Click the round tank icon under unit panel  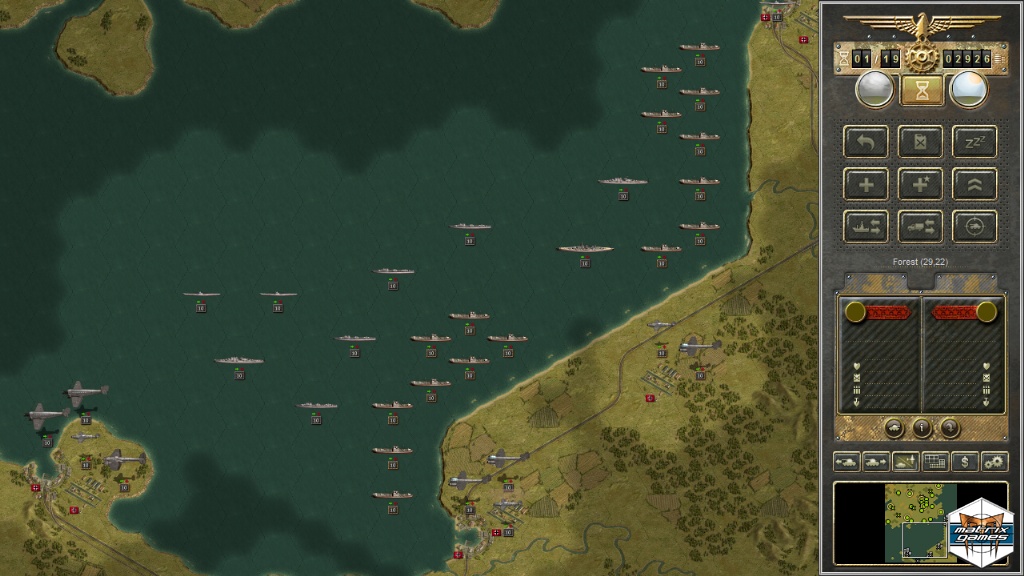coord(895,428)
